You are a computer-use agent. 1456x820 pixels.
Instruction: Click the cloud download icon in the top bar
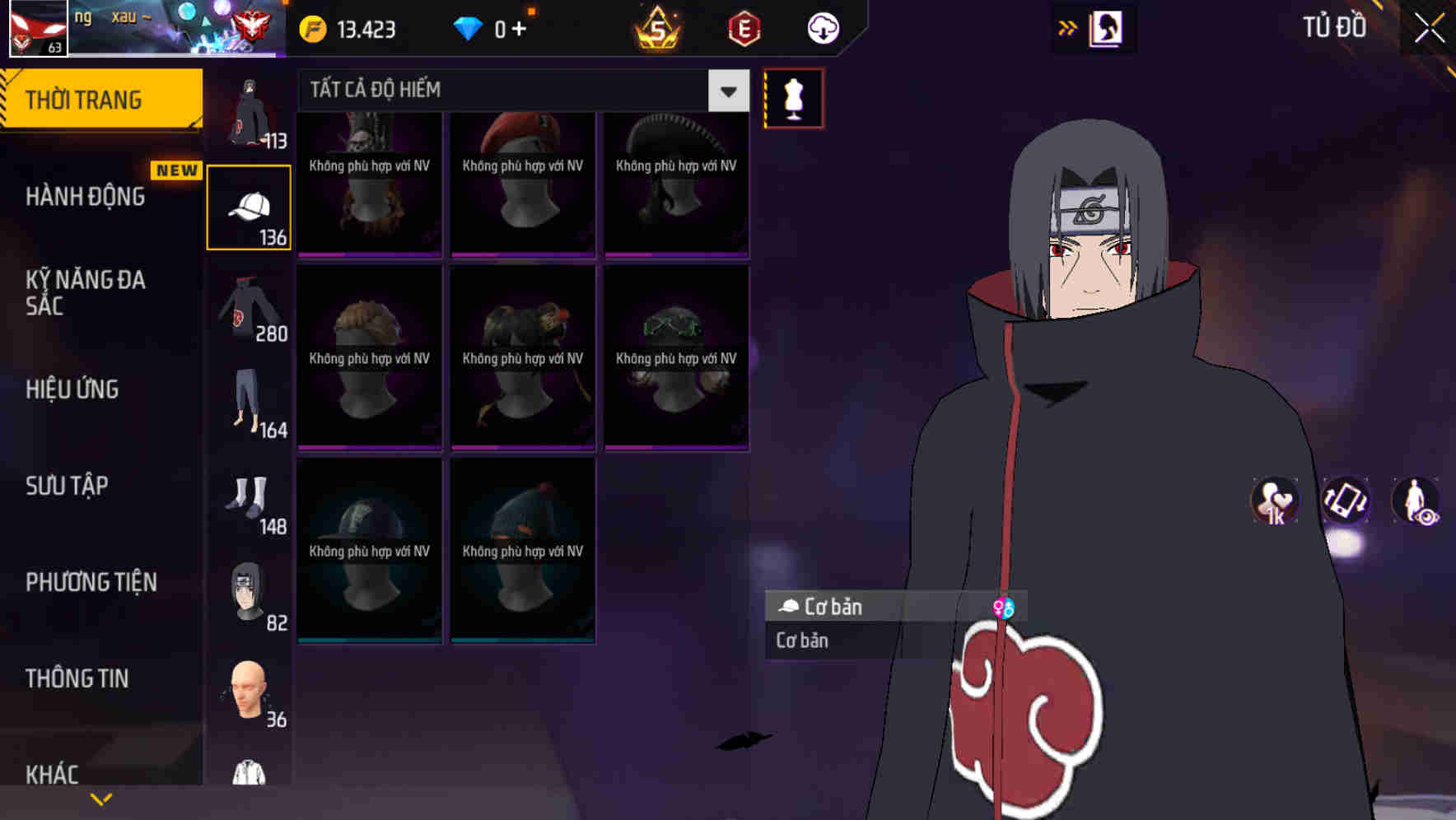coord(821,27)
